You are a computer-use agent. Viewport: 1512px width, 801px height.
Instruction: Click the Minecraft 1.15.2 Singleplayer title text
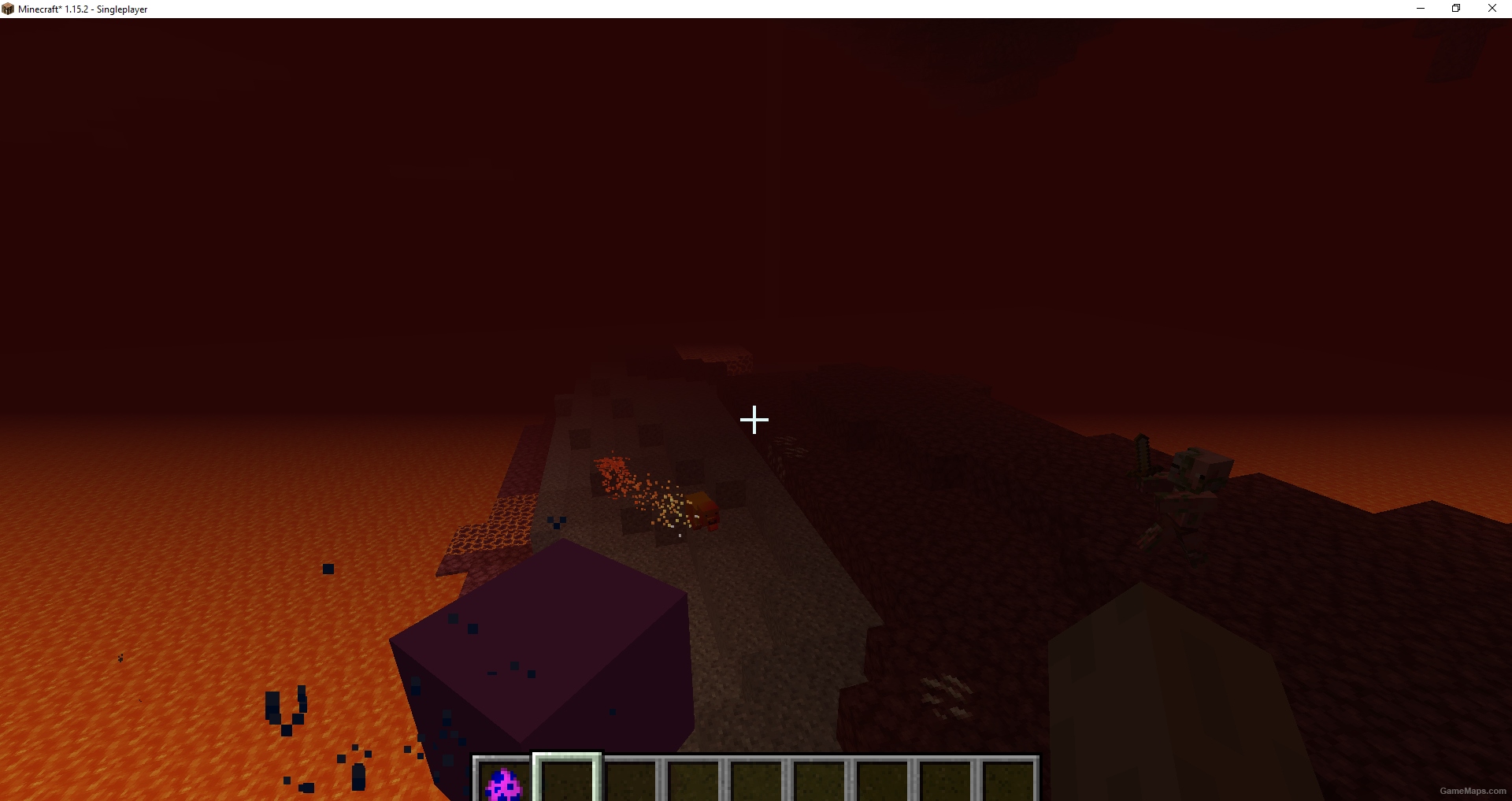pos(83,9)
